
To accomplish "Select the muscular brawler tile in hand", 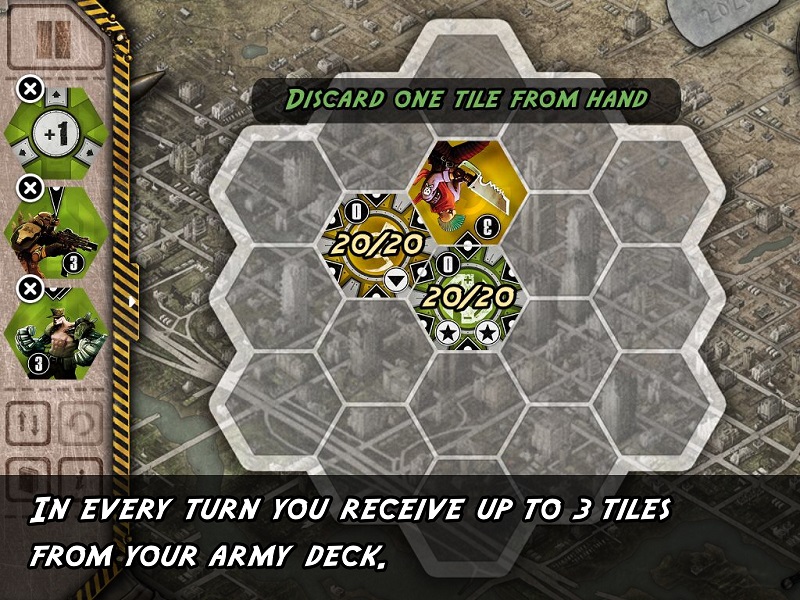I will coord(58,332).
